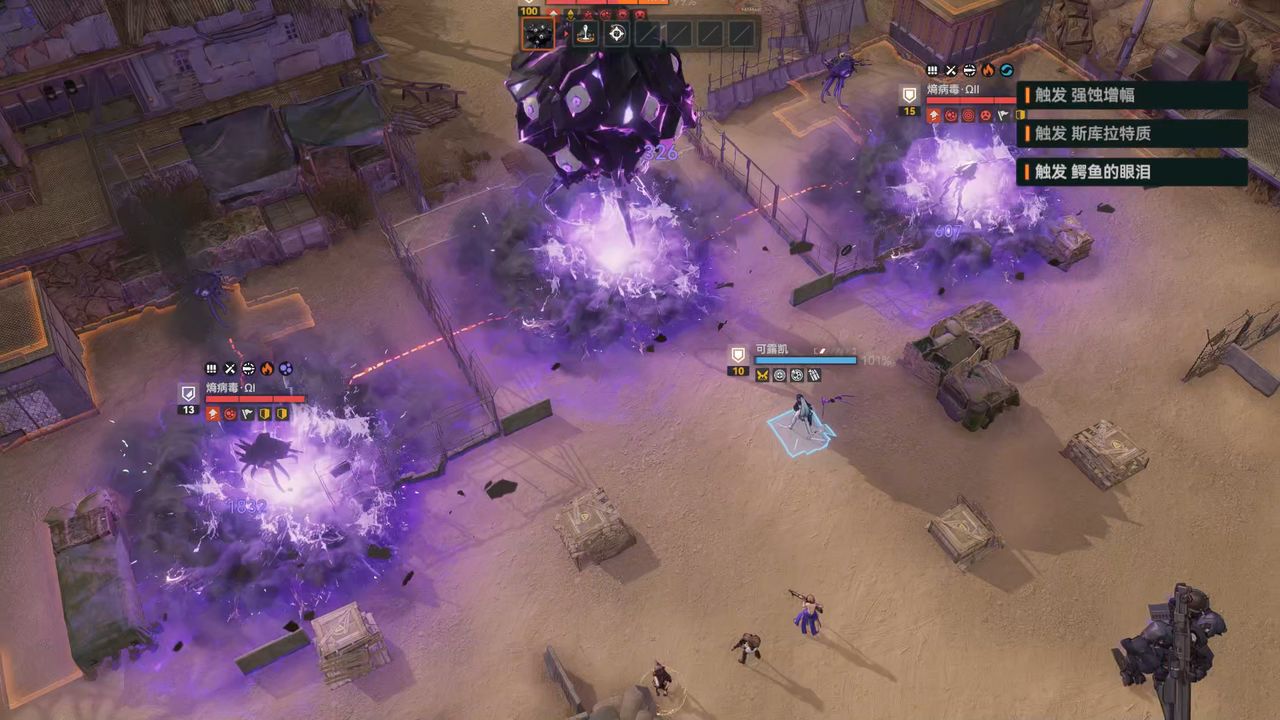Click the crossed swords icon above 熵病毒·ΩI
Viewport: 1280px width, 720px height.
(230, 369)
